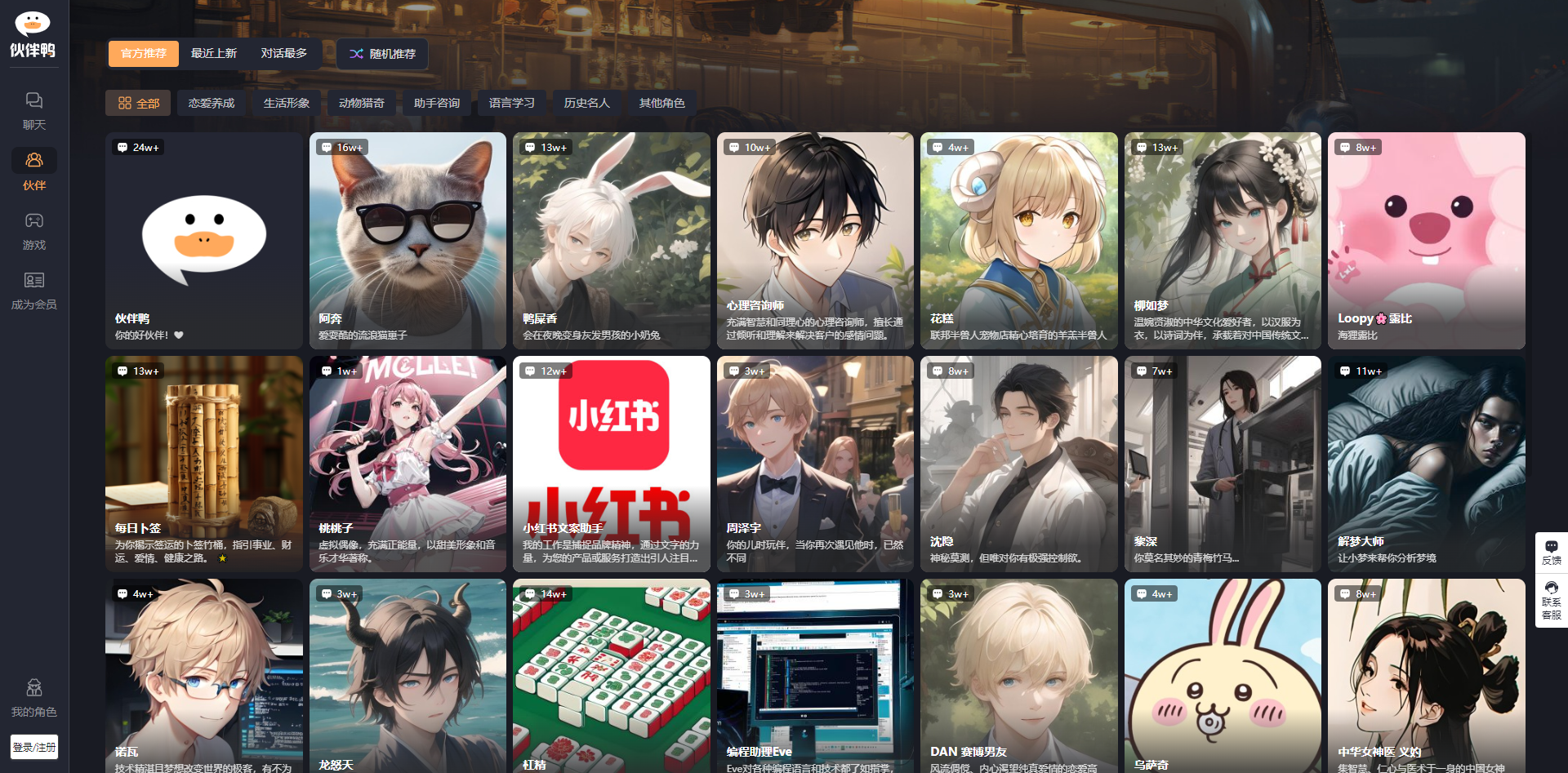Open the 小红书文案助手 card
This screenshot has height=773, width=1568.
pos(612,464)
